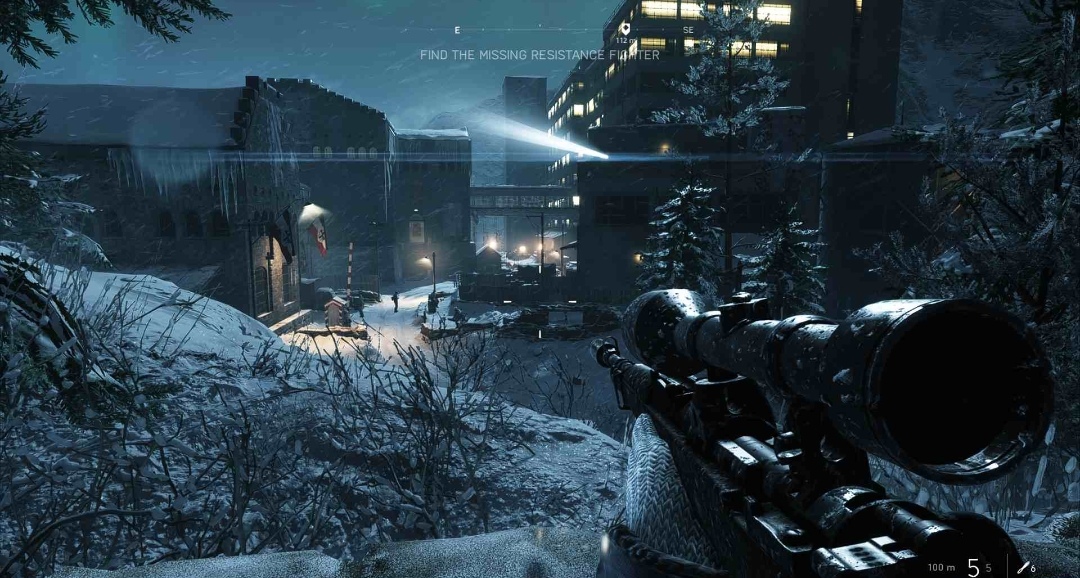Select the throwing knife gadget icon
The image size is (1080, 578).
1024,567
